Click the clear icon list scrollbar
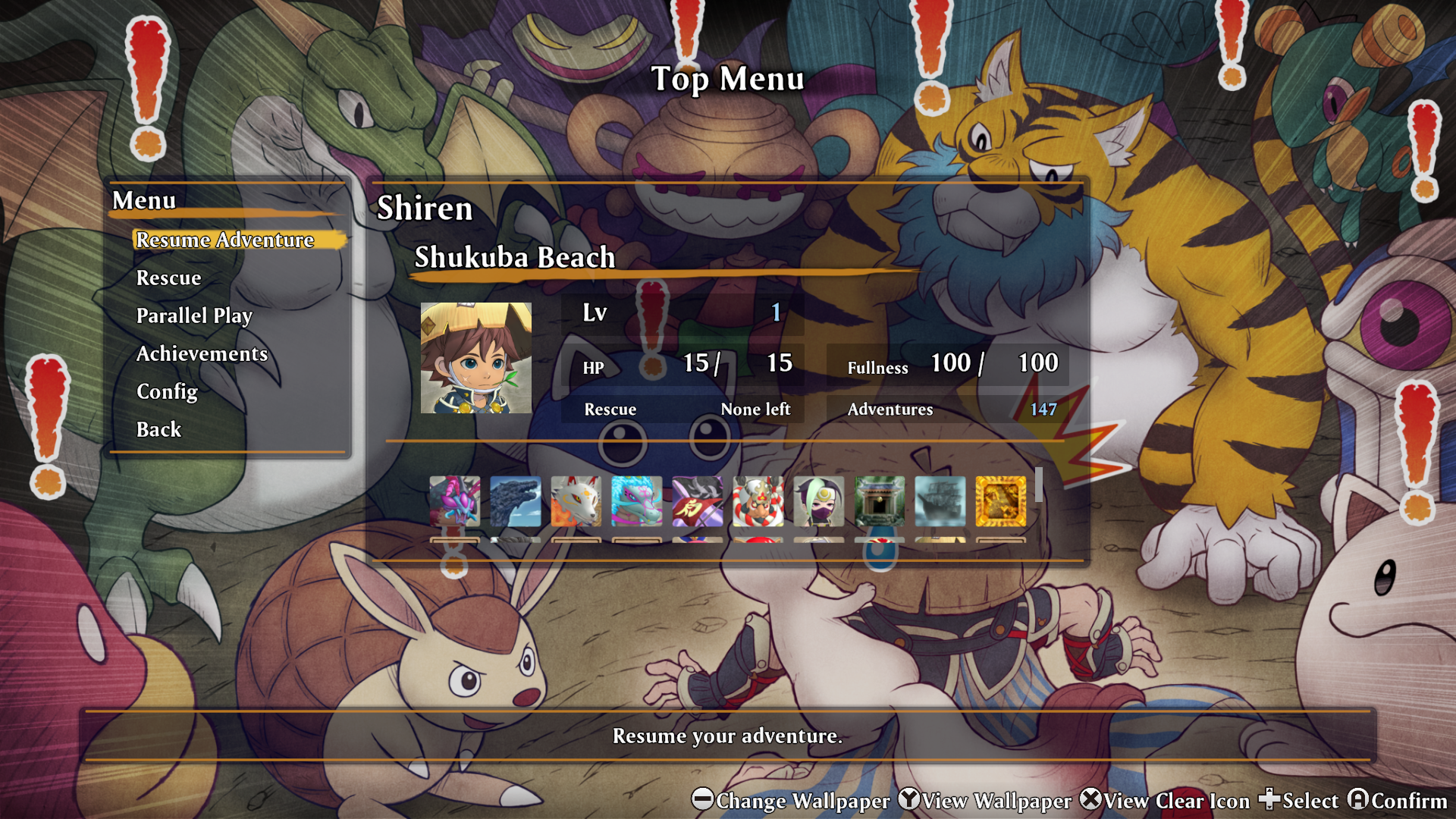This screenshot has width=1456, height=819. pyautogui.click(x=1039, y=485)
